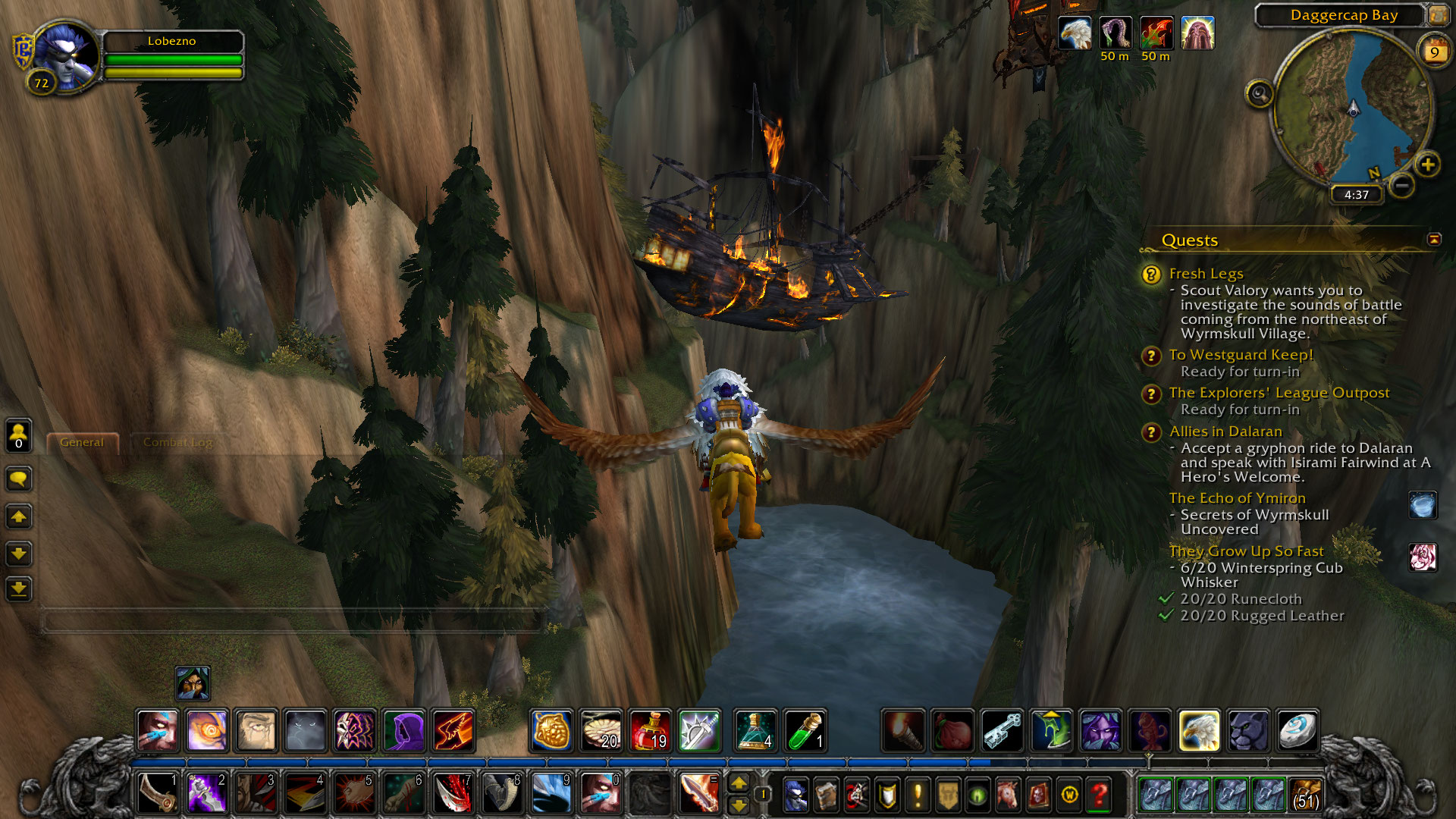Select the General chat tab
The height and width of the screenshot is (819, 1456).
pos(82,442)
